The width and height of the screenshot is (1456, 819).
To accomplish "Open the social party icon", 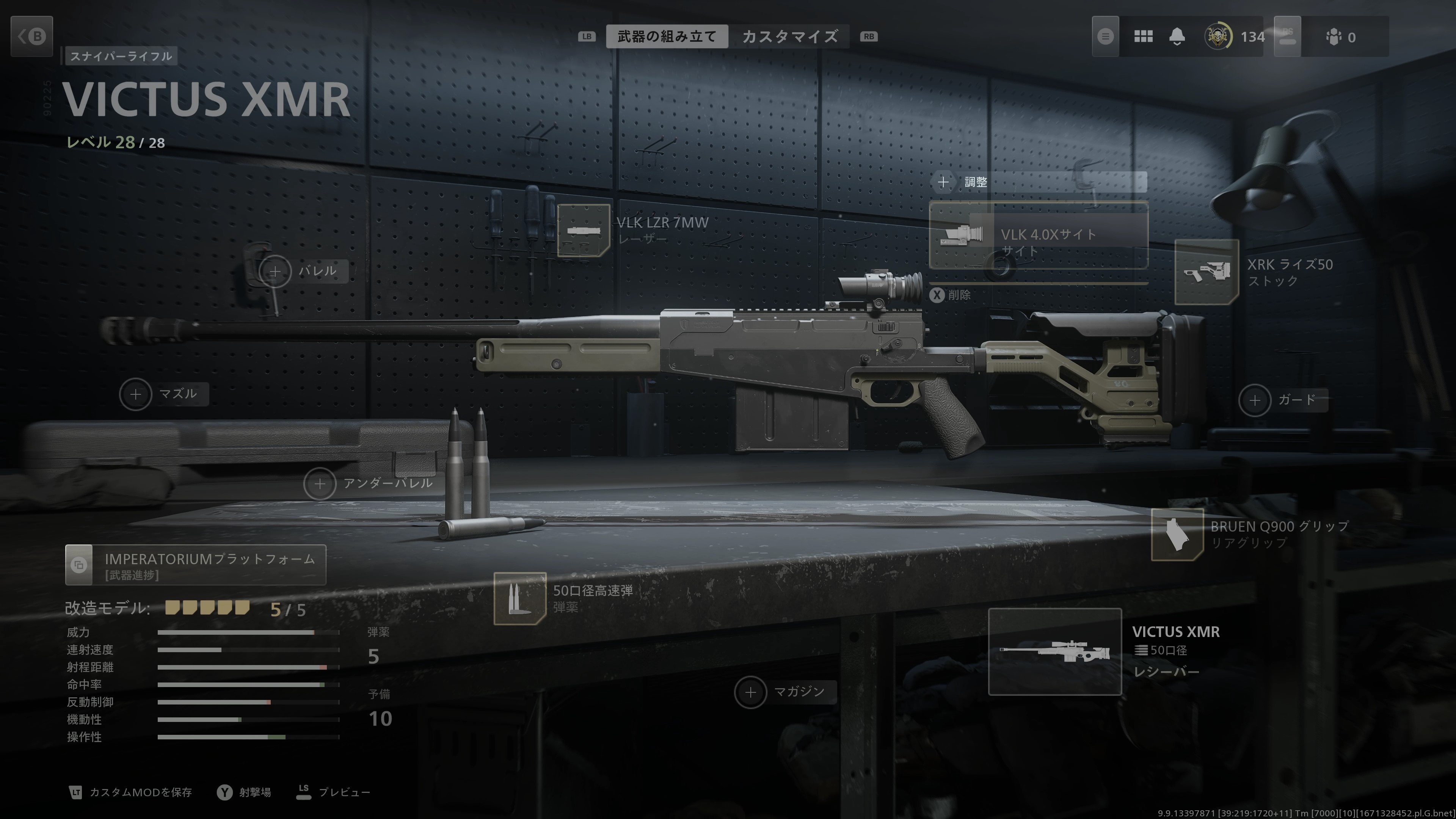I will coord(1334,37).
